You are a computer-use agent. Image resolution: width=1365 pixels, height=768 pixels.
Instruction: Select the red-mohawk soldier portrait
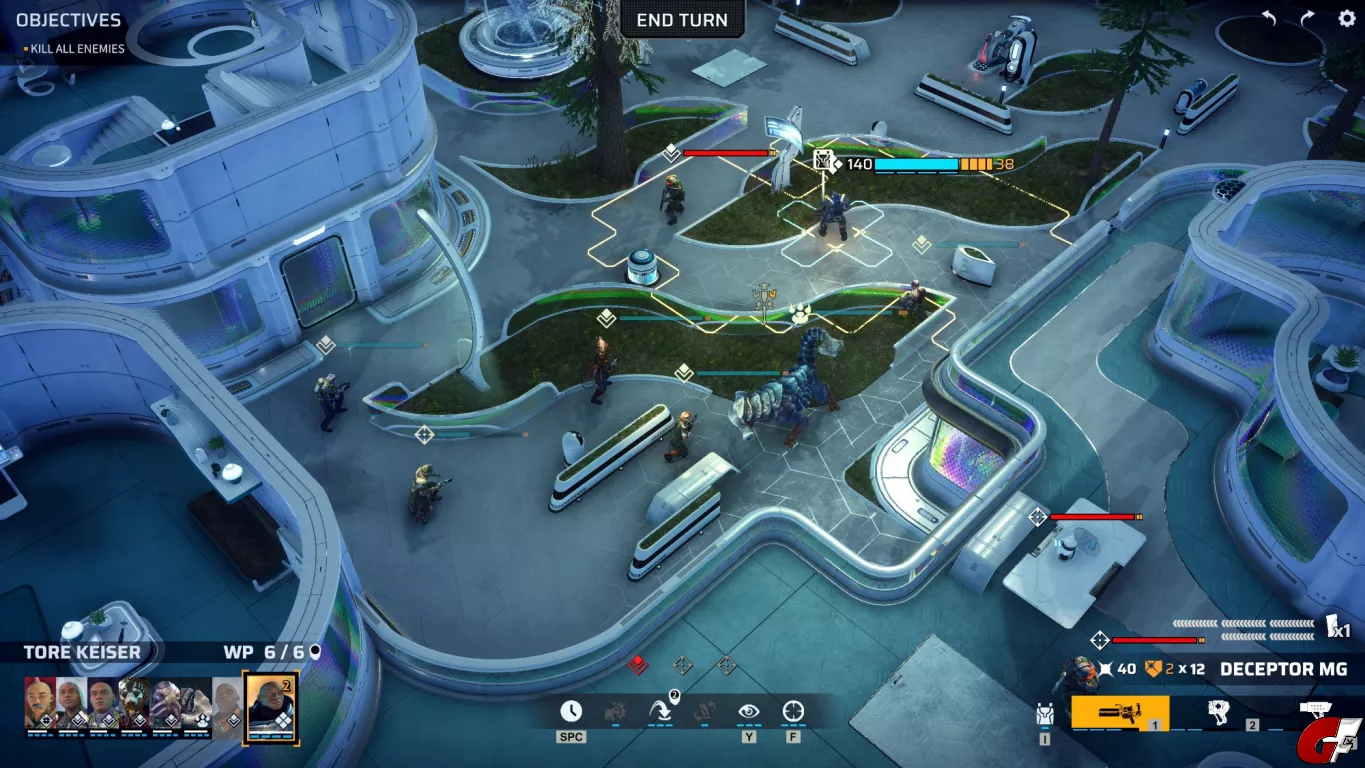(40, 705)
